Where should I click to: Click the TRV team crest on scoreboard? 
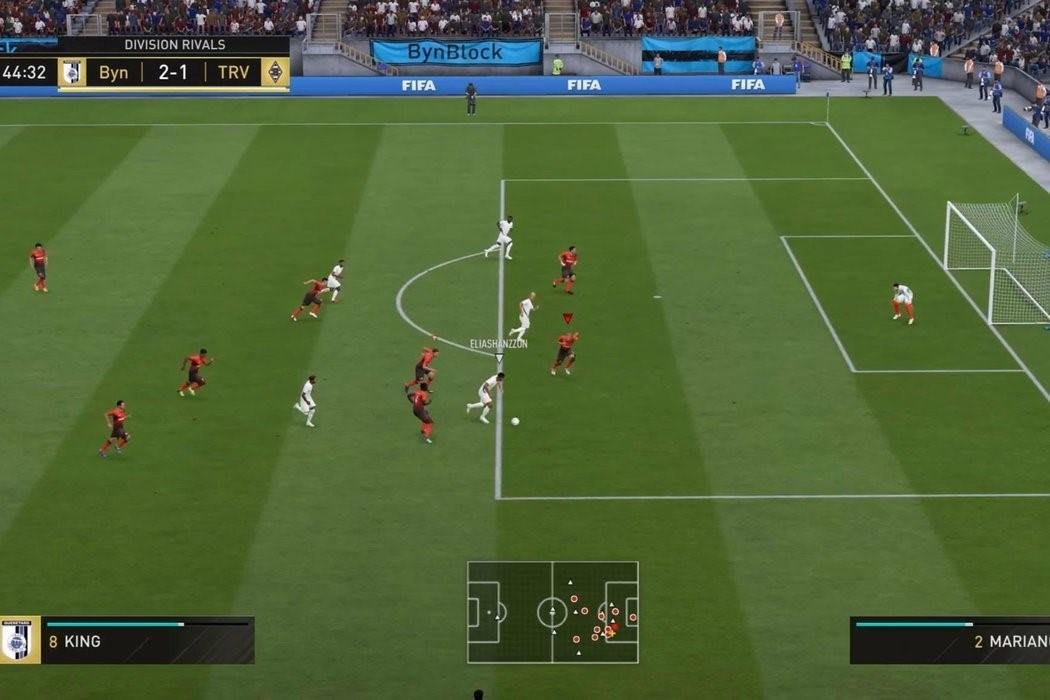tap(275, 73)
